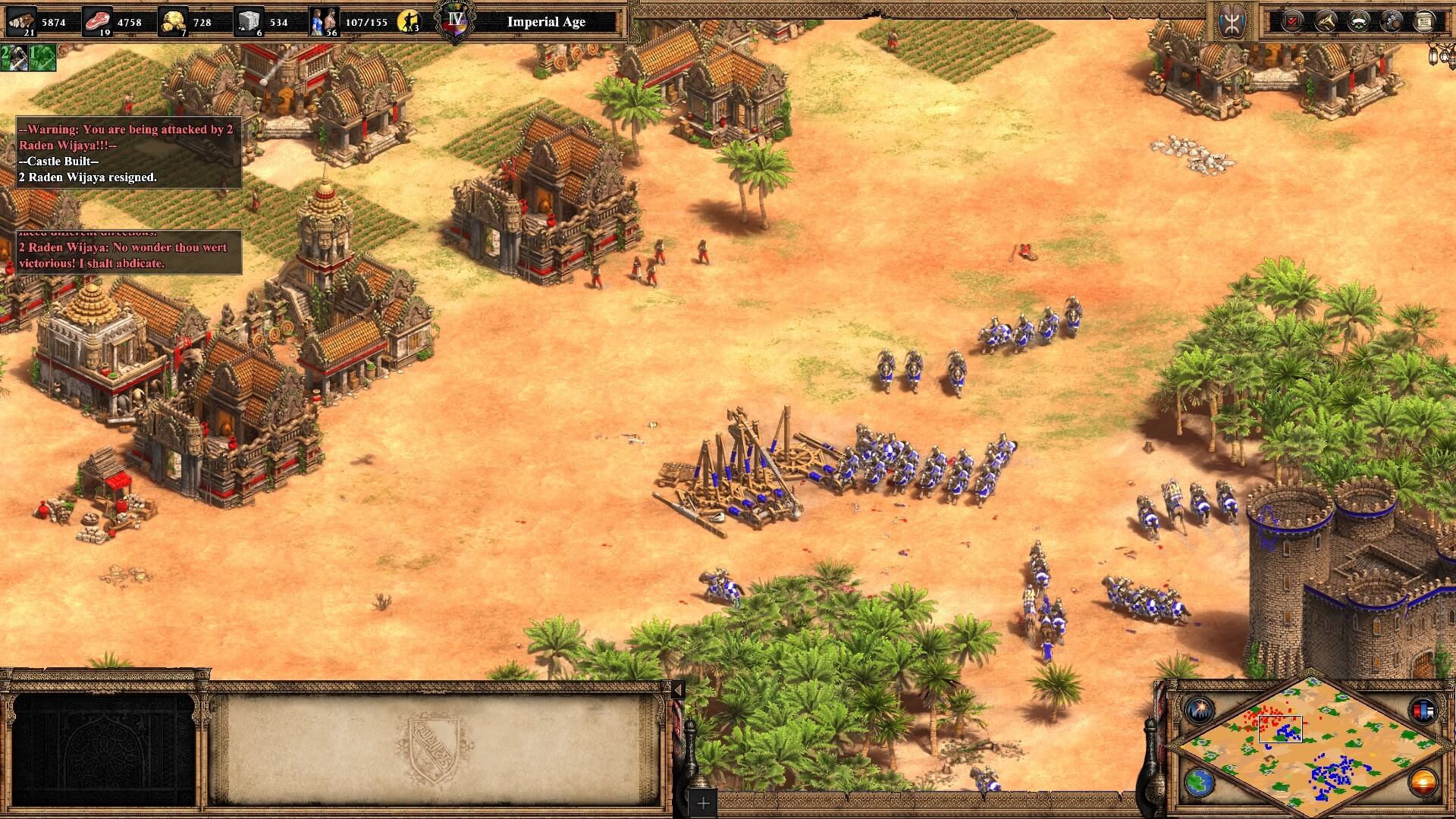
Task: Open the diplomacy handshake button
Action: (1326, 21)
